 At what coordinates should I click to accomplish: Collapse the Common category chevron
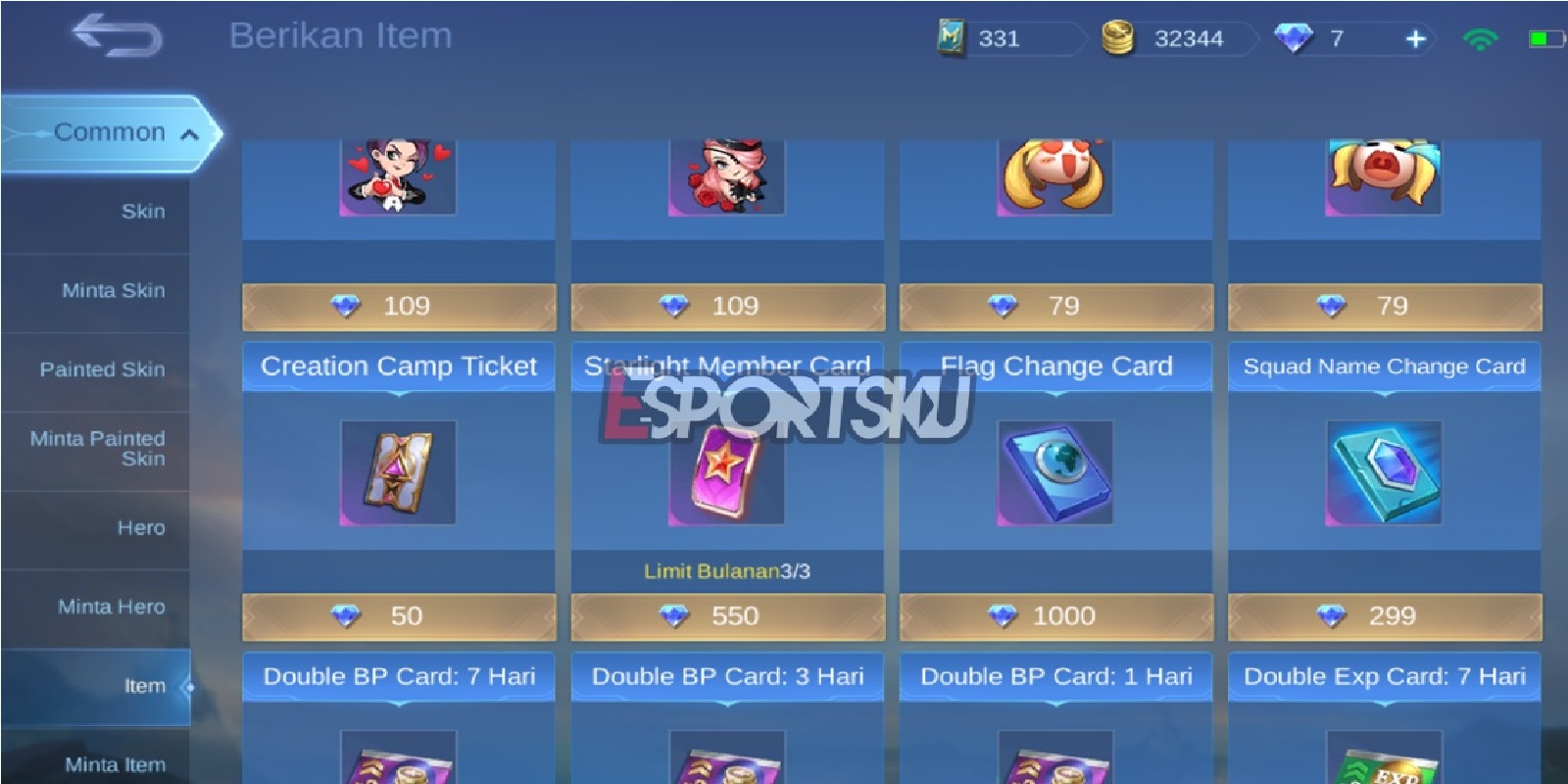pyautogui.click(x=191, y=135)
